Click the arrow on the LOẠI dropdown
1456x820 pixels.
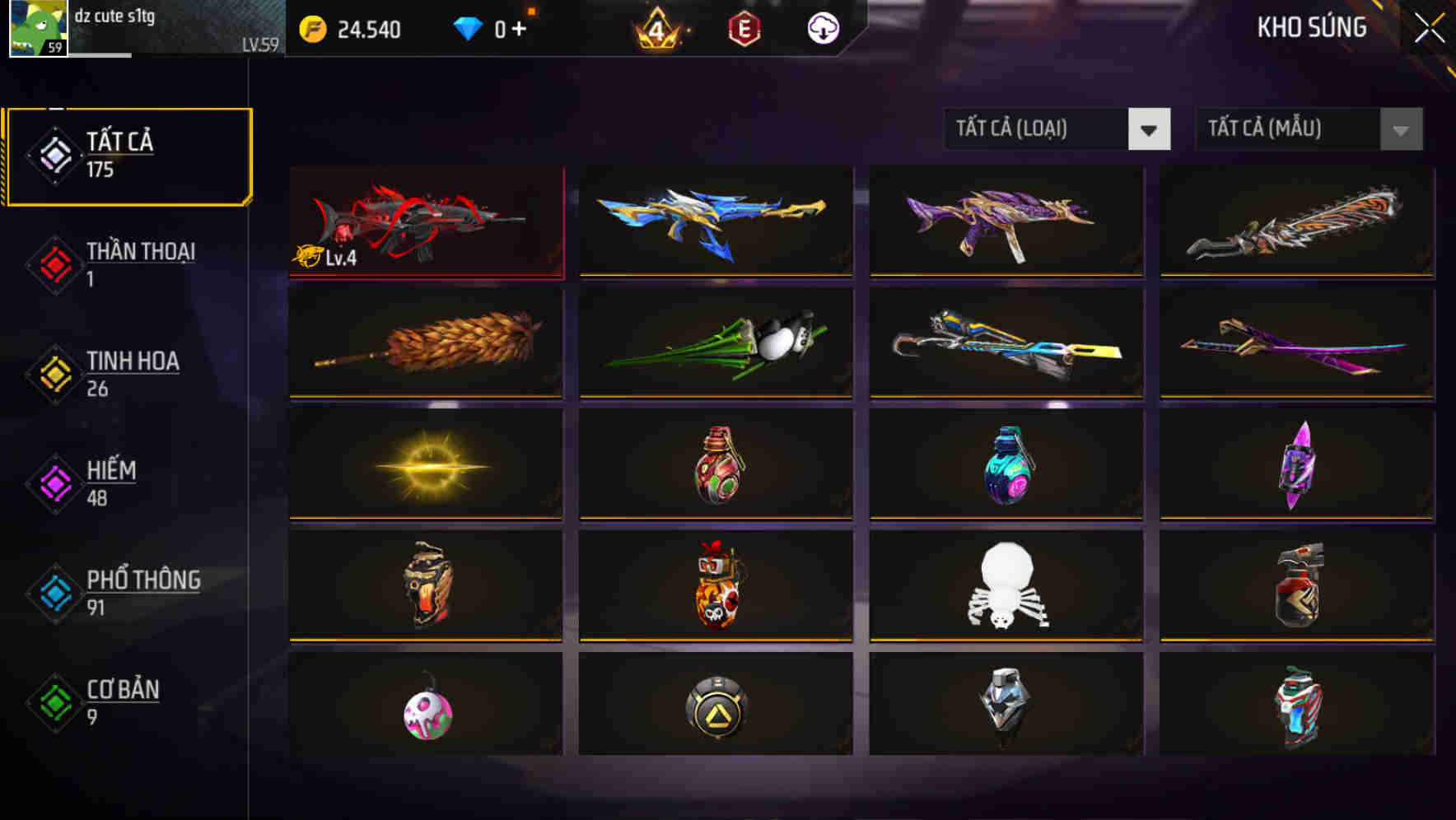click(x=1150, y=129)
